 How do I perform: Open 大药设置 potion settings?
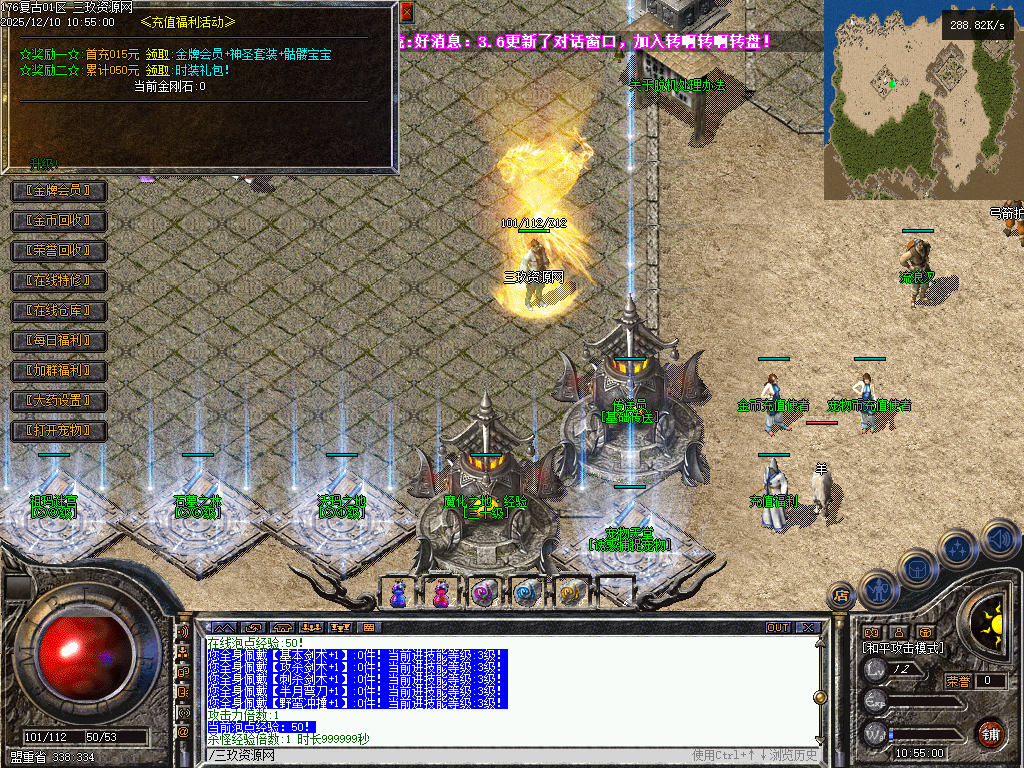pos(58,401)
